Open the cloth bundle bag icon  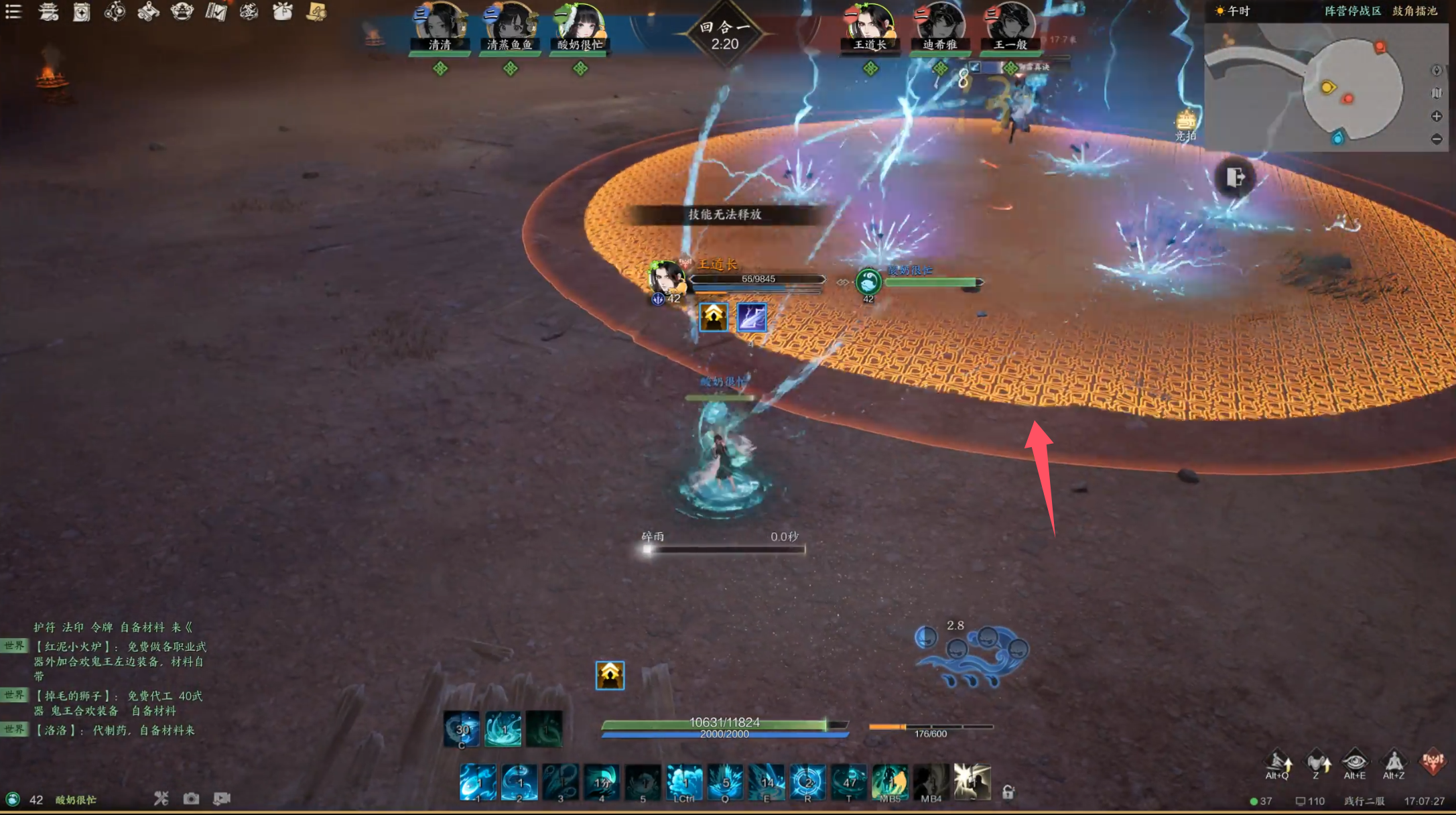283,11
